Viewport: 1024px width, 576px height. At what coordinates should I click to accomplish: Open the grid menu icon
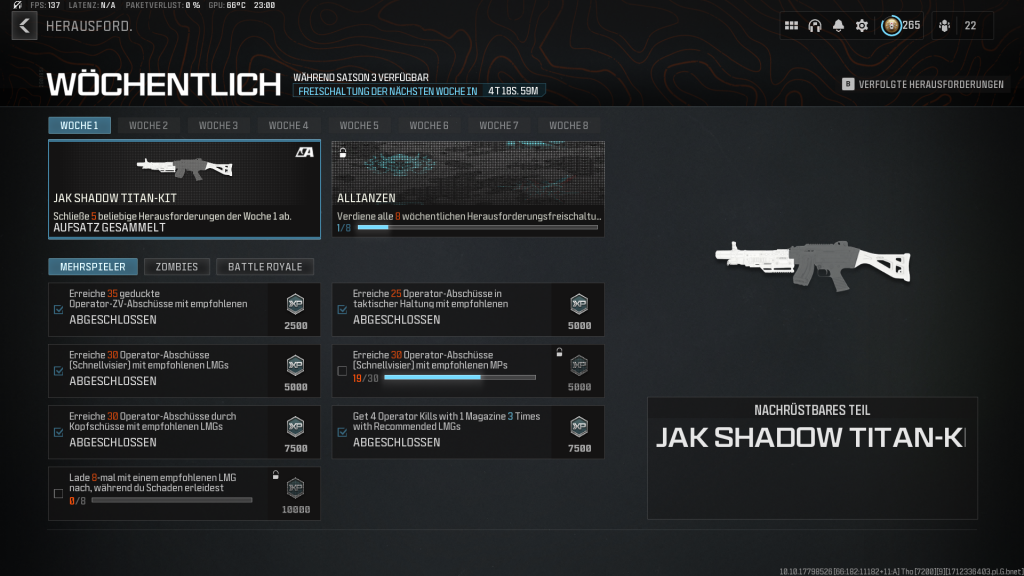tap(791, 25)
